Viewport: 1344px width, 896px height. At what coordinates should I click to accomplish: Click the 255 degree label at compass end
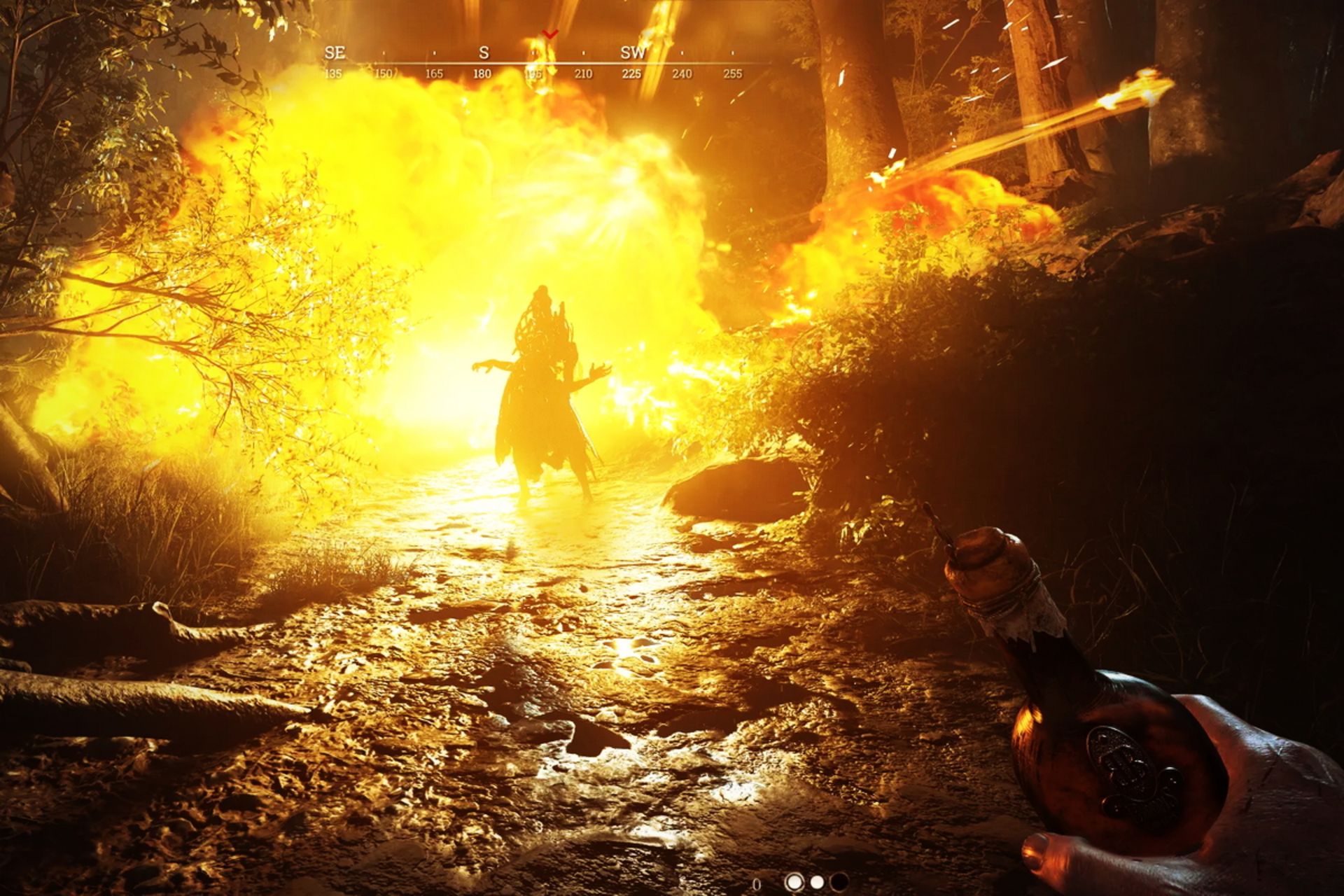coord(734,72)
